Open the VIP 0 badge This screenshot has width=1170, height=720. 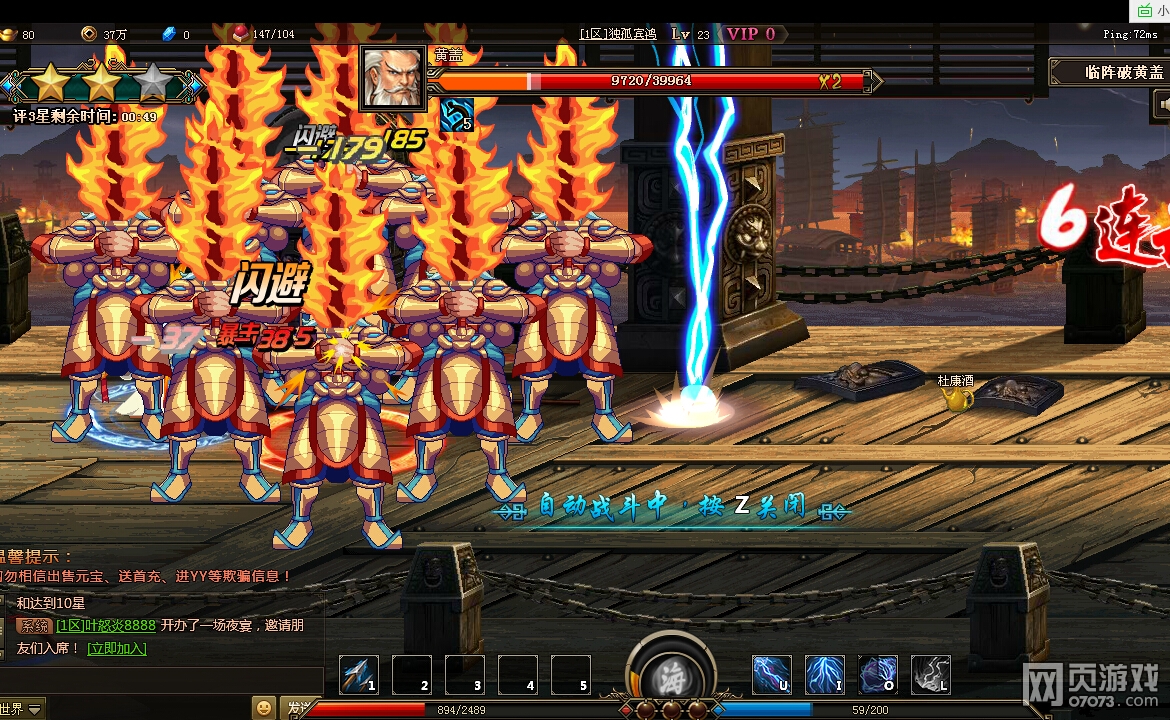(751, 34)
